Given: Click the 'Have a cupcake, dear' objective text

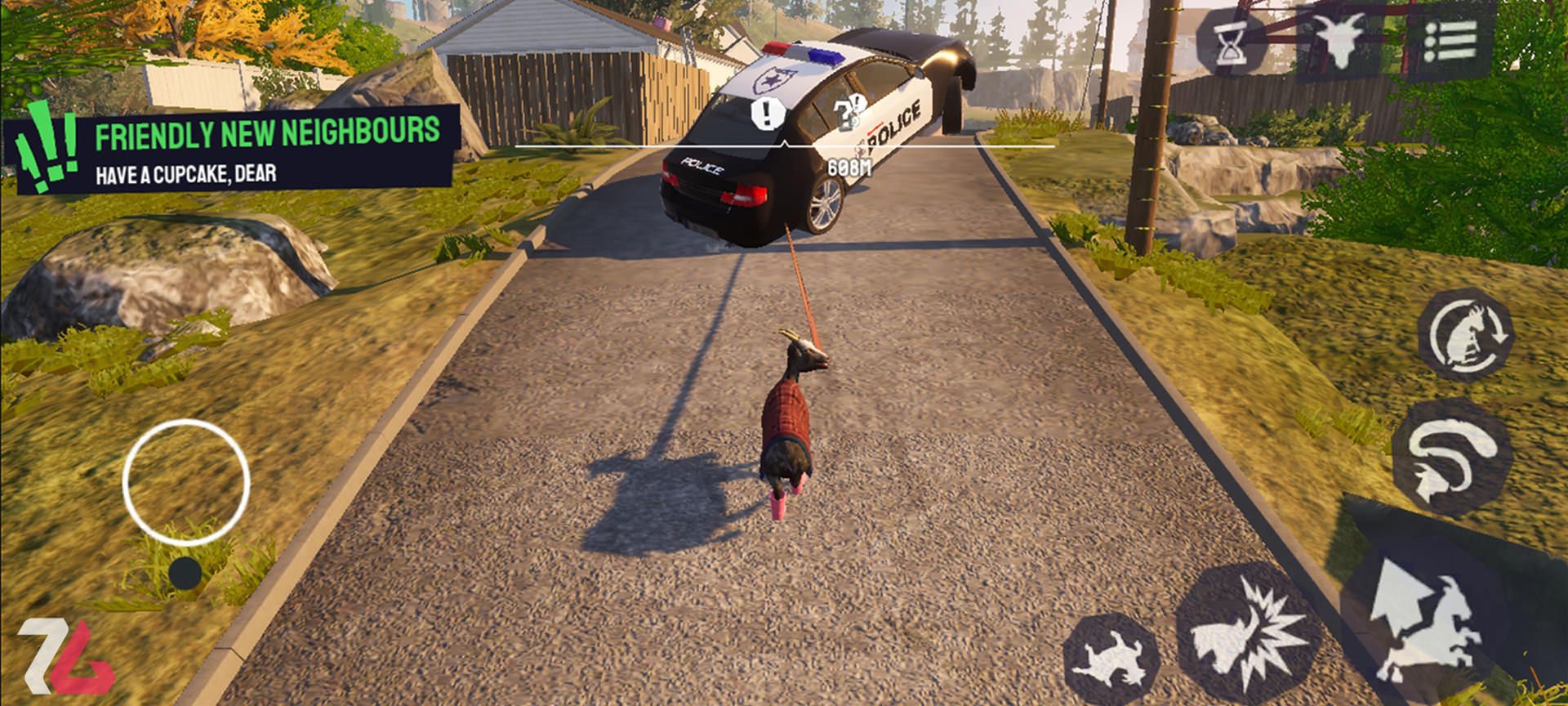Looking at the screenshot, I should click(188, 173).
